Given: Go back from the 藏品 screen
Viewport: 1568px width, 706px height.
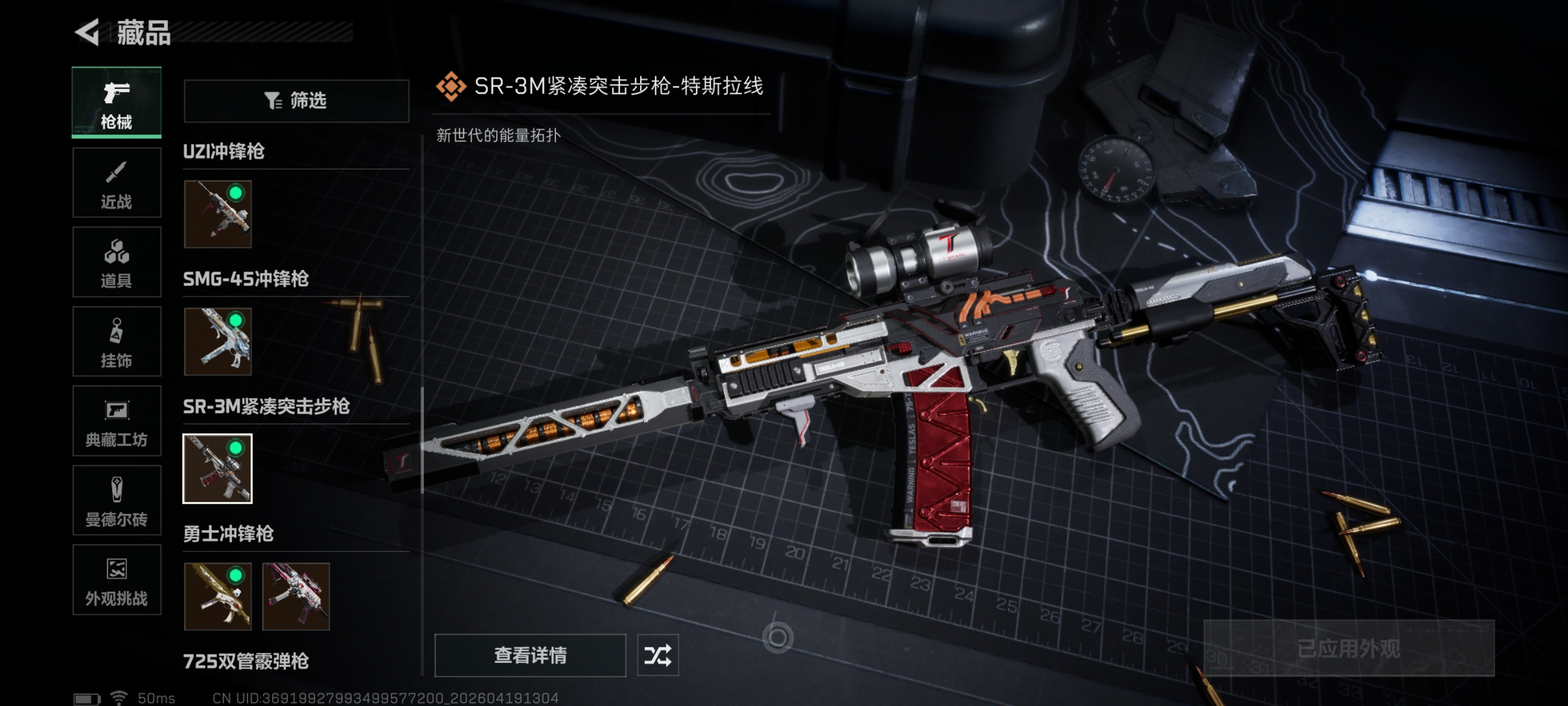Looking at the screenshot, I should (88, 32).
